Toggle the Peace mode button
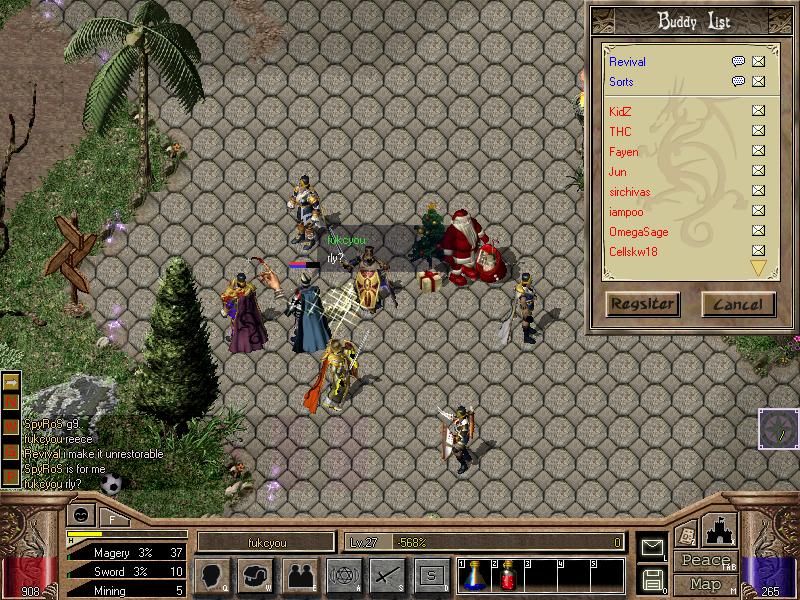This screenshot has width=800, height=600. [x=704, y=561]
